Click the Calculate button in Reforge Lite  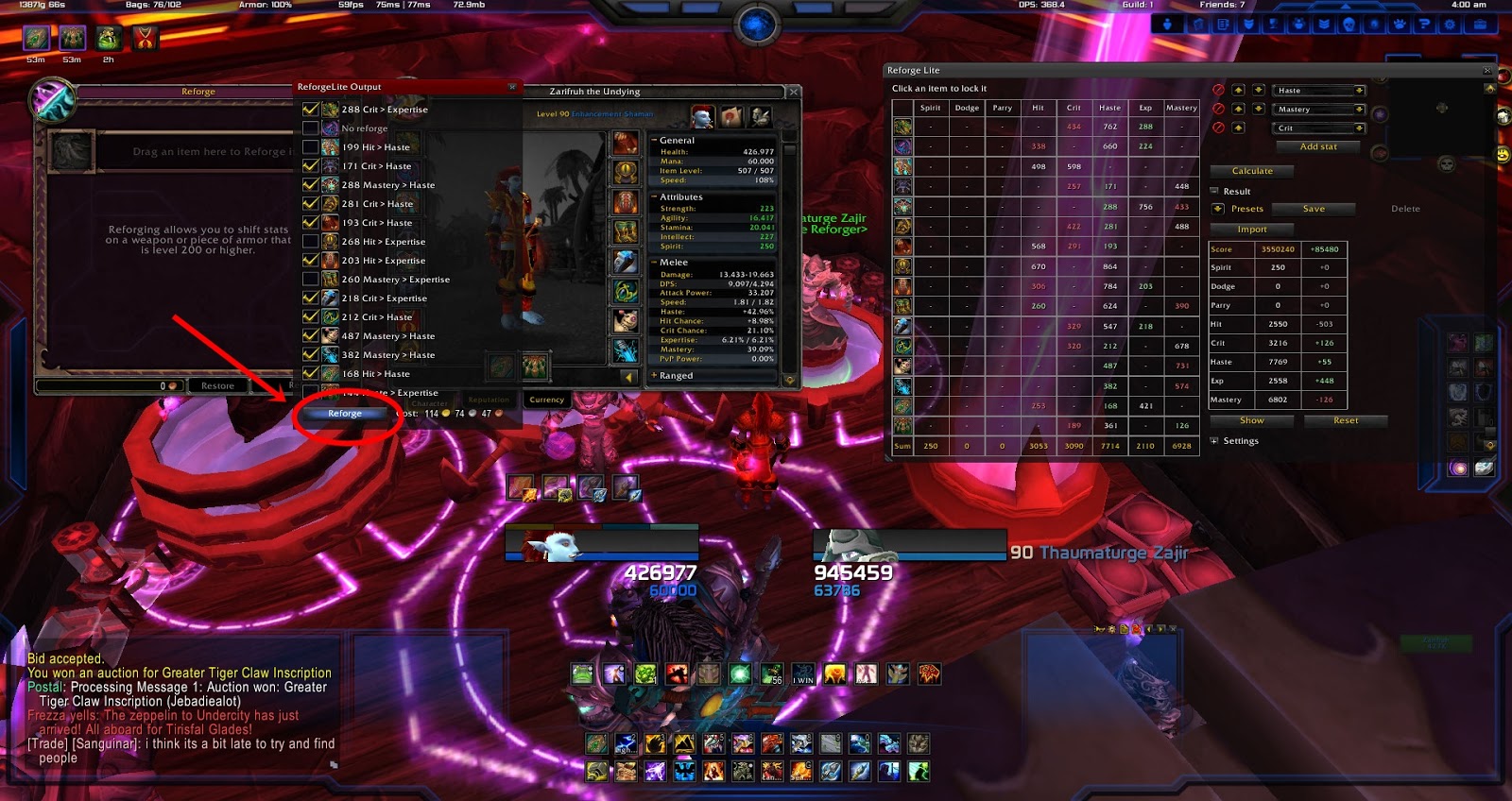pyautogui.click(x=1253, y=171)
